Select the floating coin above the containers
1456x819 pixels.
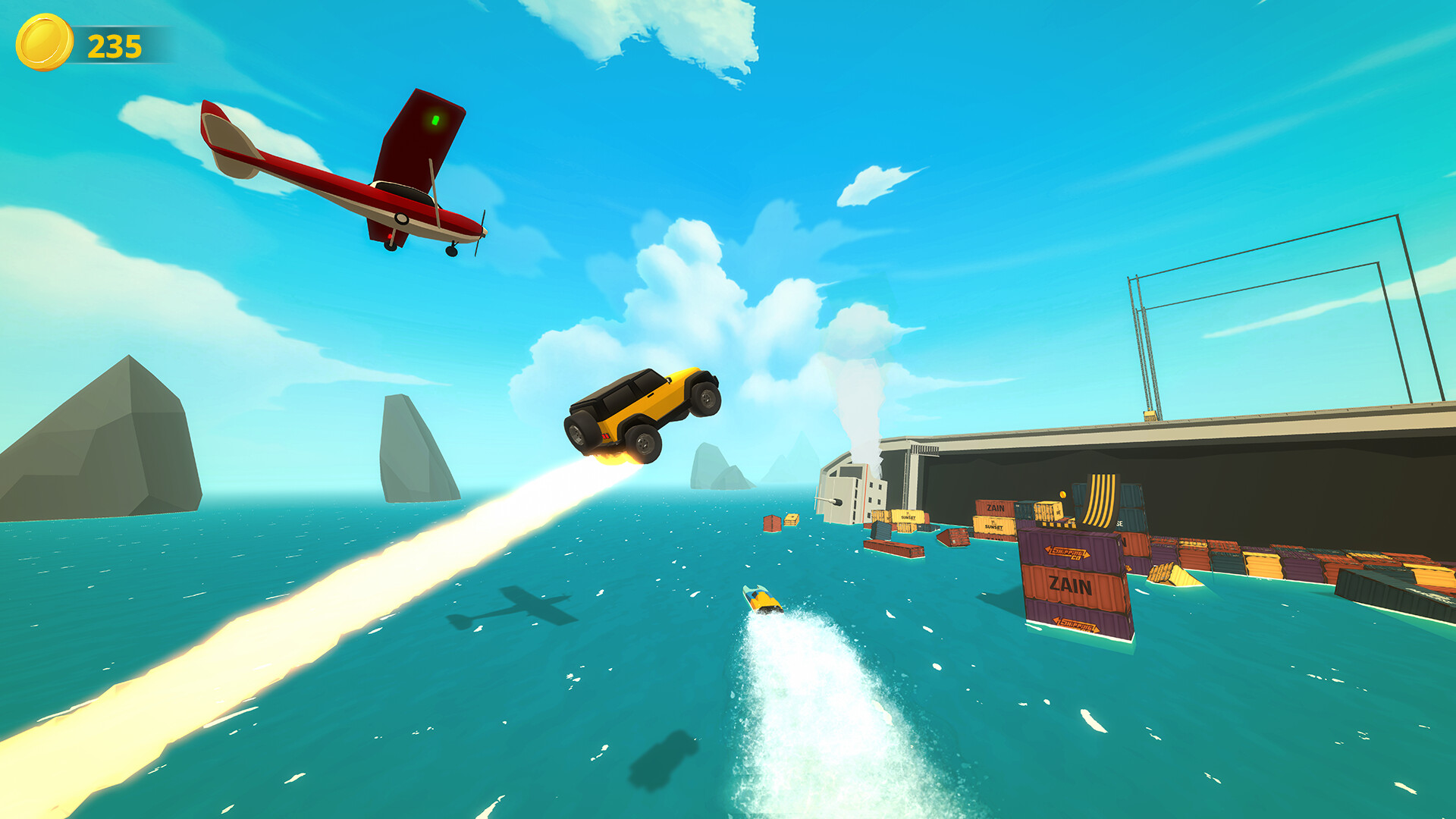tap(1062, 494)
